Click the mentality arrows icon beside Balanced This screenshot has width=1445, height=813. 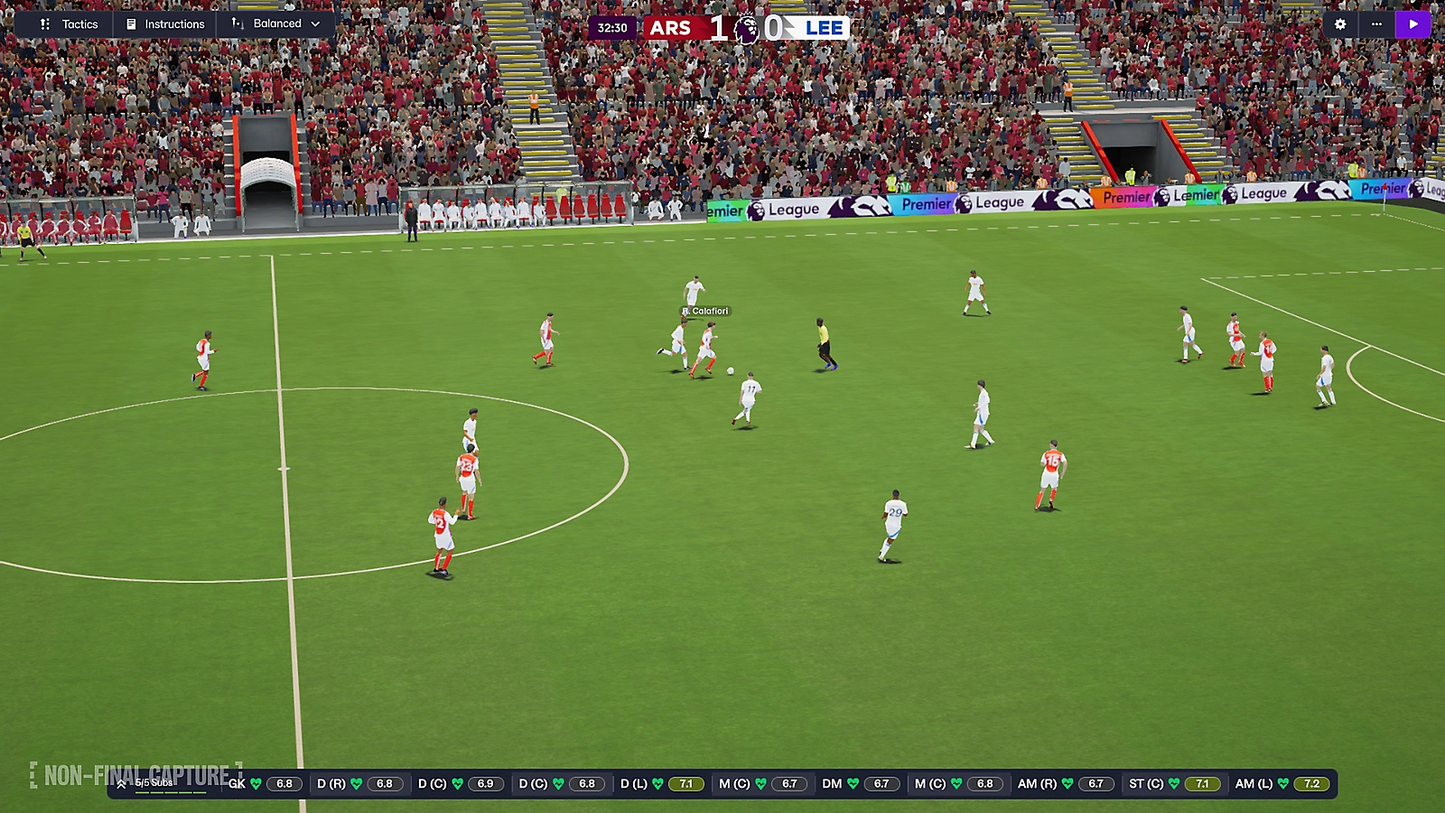point(236,24)
